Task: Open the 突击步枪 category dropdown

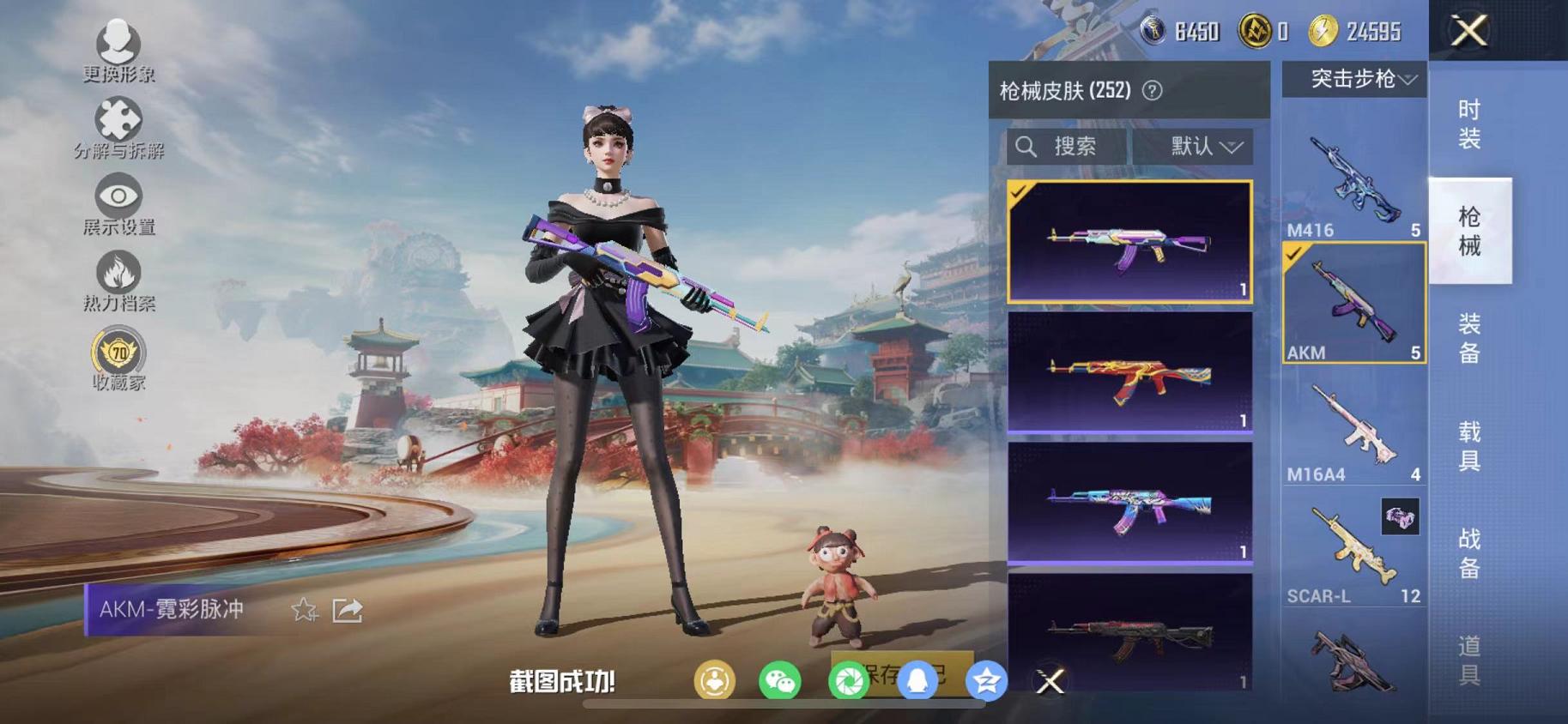Action: click(1357, 80)
